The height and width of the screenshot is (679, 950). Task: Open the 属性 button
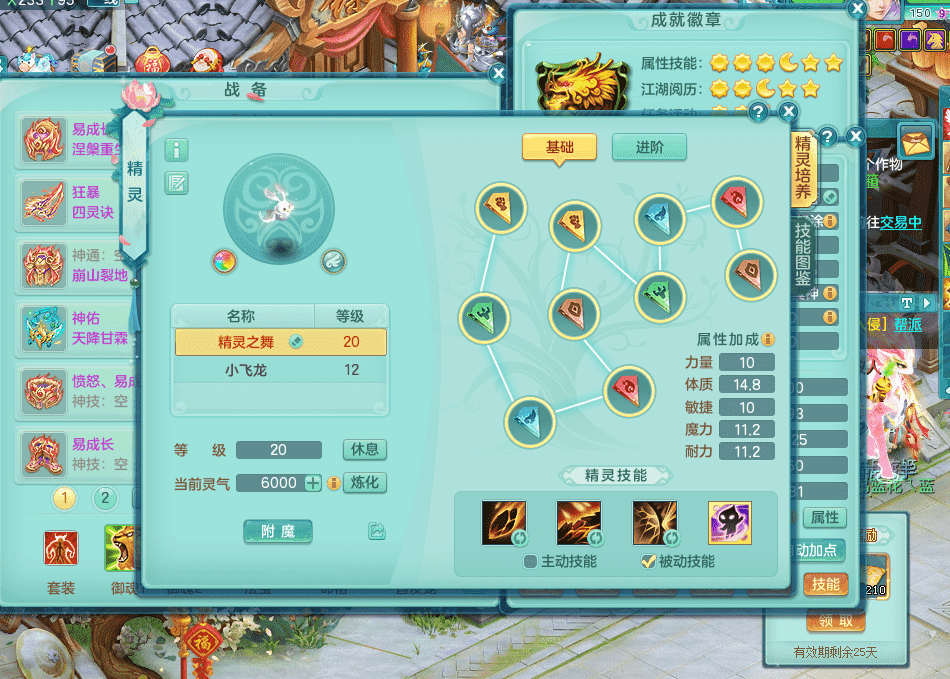(x=825, y=517)
